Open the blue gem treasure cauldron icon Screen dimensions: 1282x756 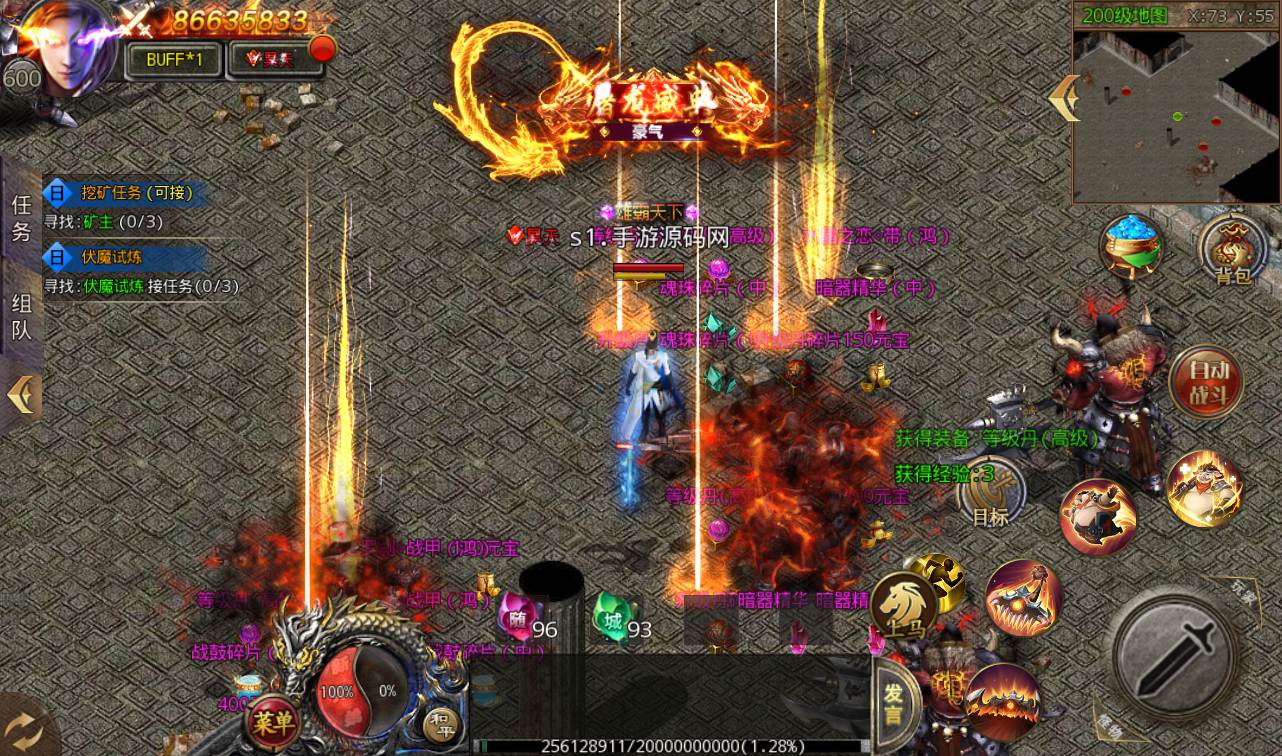1133,247
